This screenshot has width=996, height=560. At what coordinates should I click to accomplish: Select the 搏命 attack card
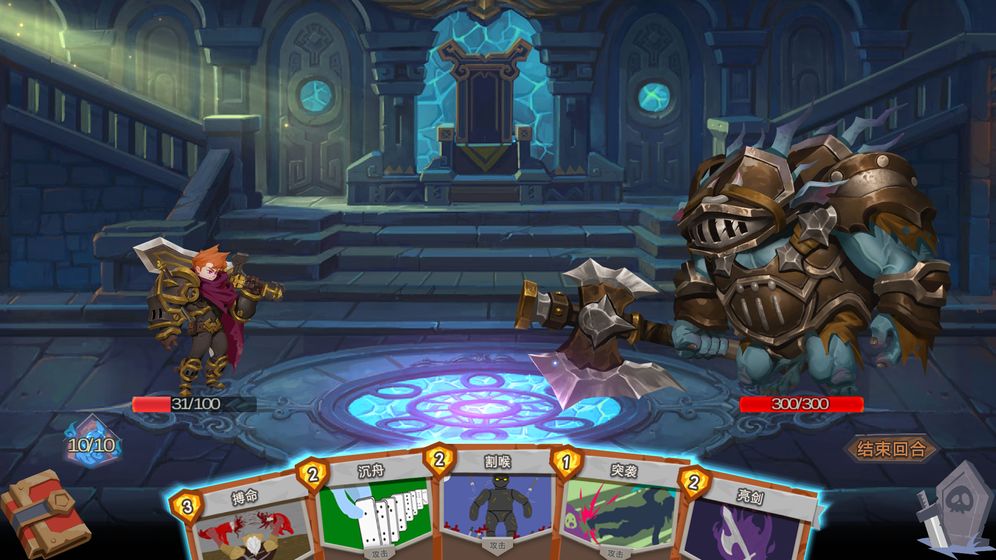tap(245, 522)
